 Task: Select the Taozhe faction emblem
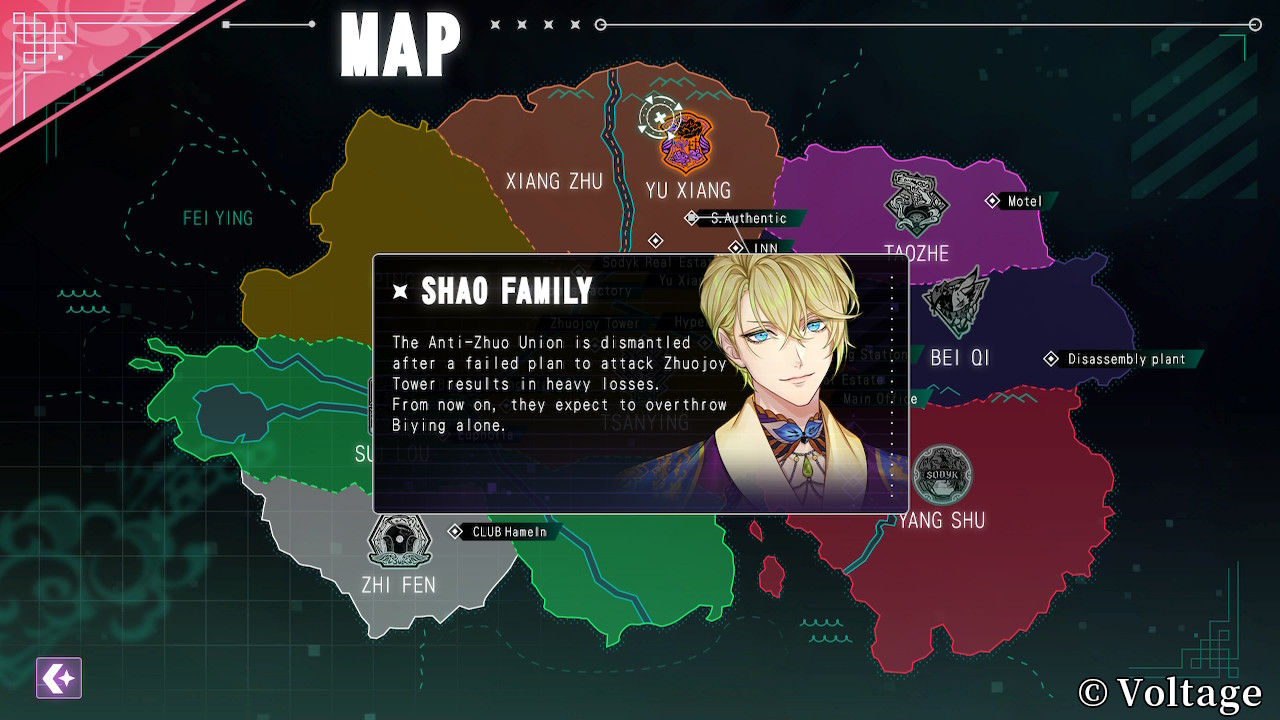click(915, 203)
